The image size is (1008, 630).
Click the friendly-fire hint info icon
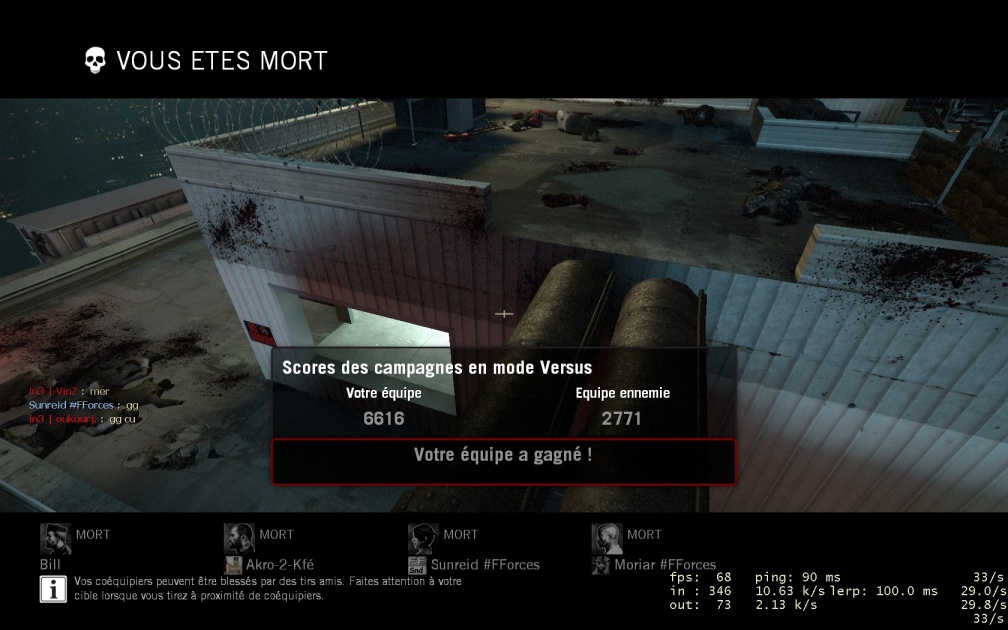tap(53, 589)
